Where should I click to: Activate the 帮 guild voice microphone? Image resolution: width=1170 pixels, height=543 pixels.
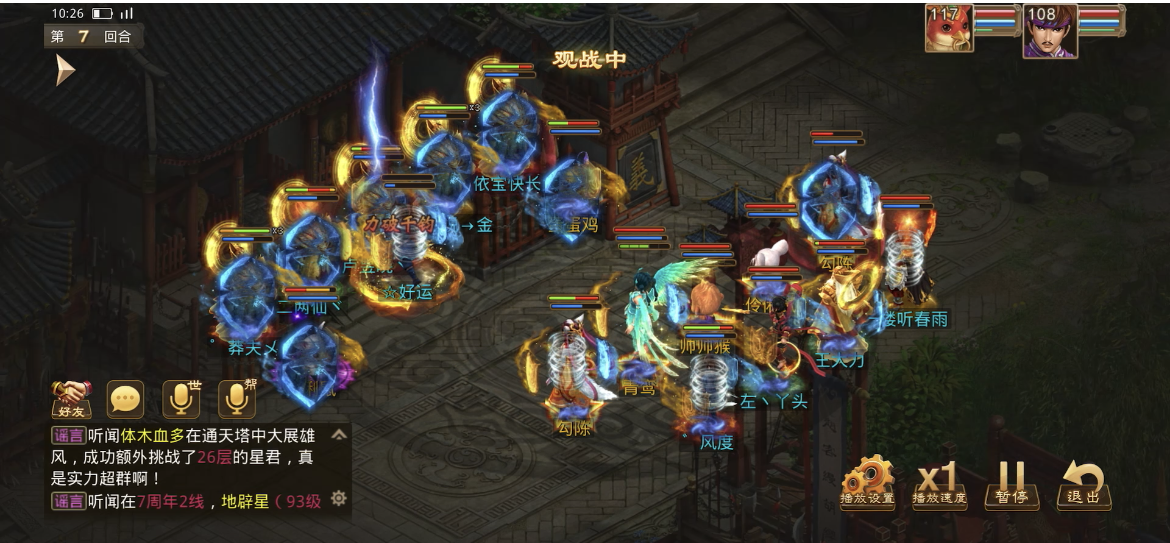(x=236, y=400)
